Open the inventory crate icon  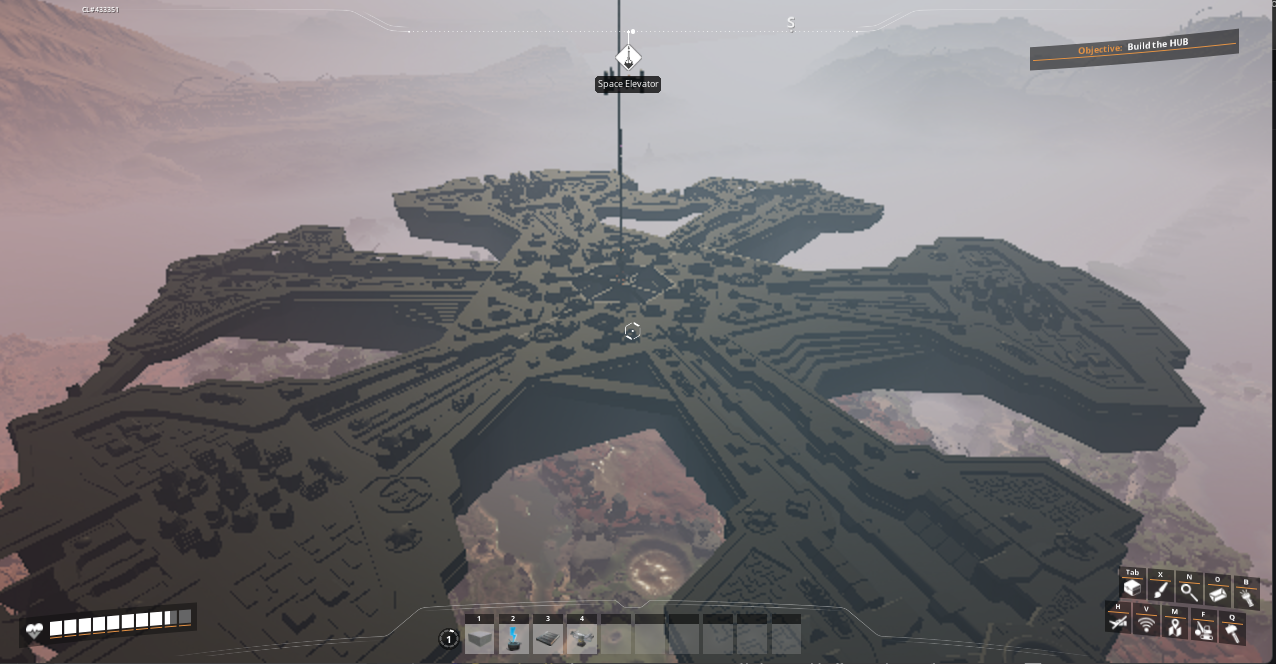point(1132,590)
